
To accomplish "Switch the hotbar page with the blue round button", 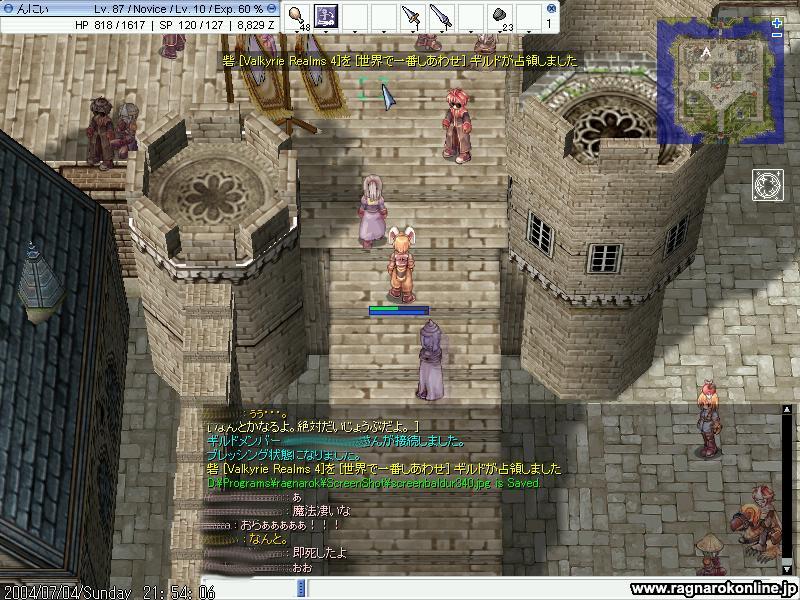I will (x=548, y=8).
